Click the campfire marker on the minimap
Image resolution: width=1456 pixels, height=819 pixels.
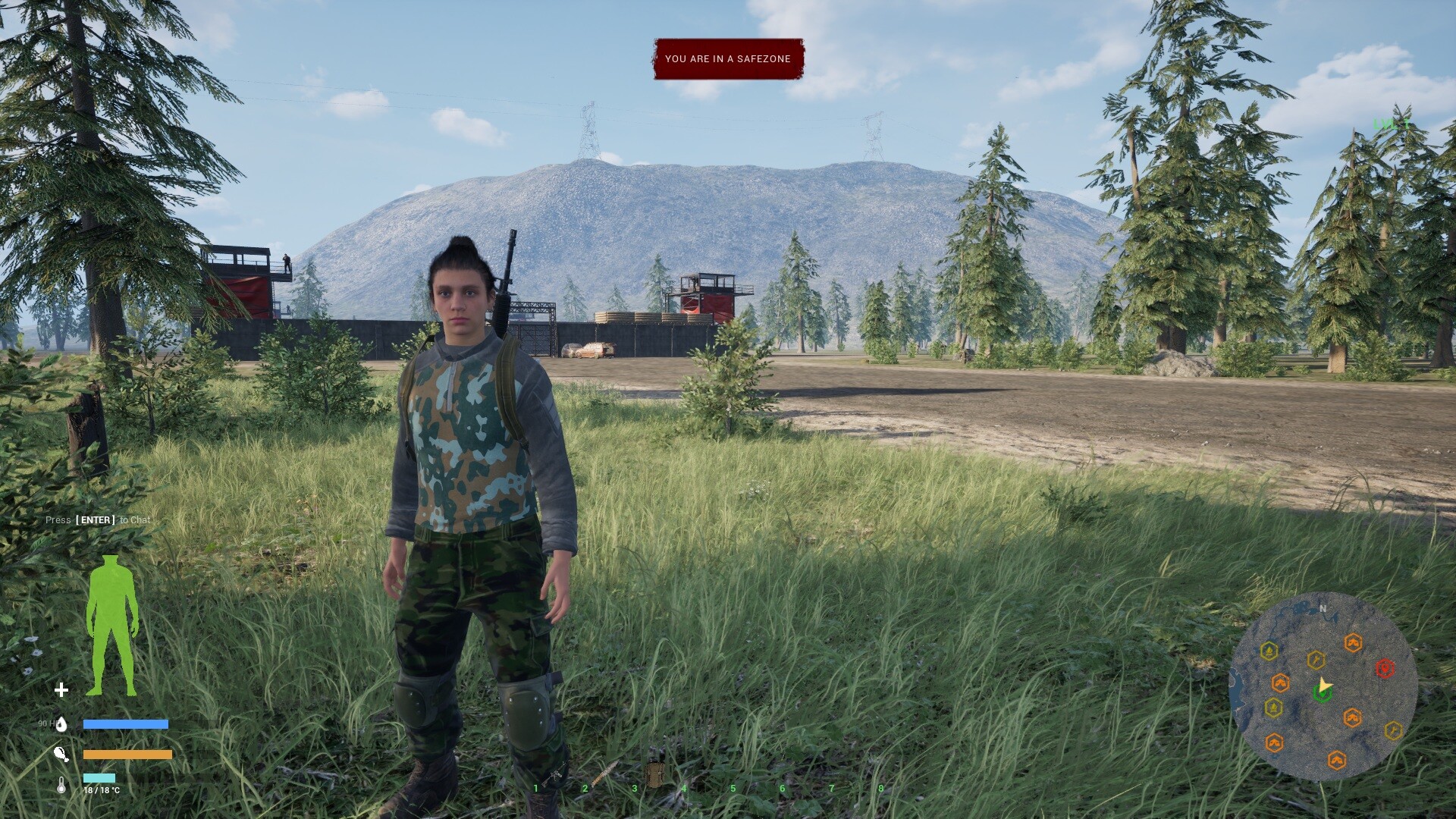(1269, 650)
